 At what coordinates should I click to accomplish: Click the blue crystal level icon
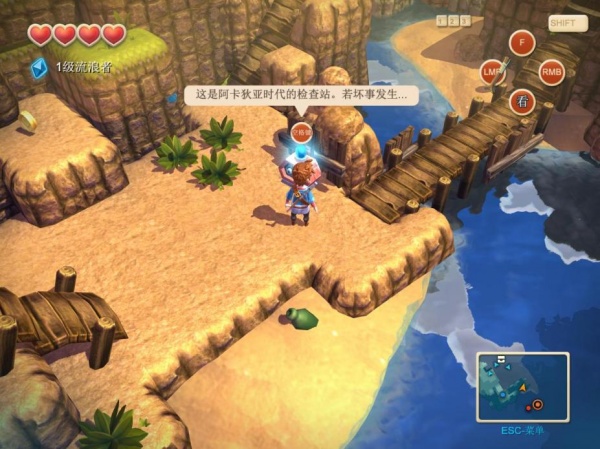coord(39,67)
